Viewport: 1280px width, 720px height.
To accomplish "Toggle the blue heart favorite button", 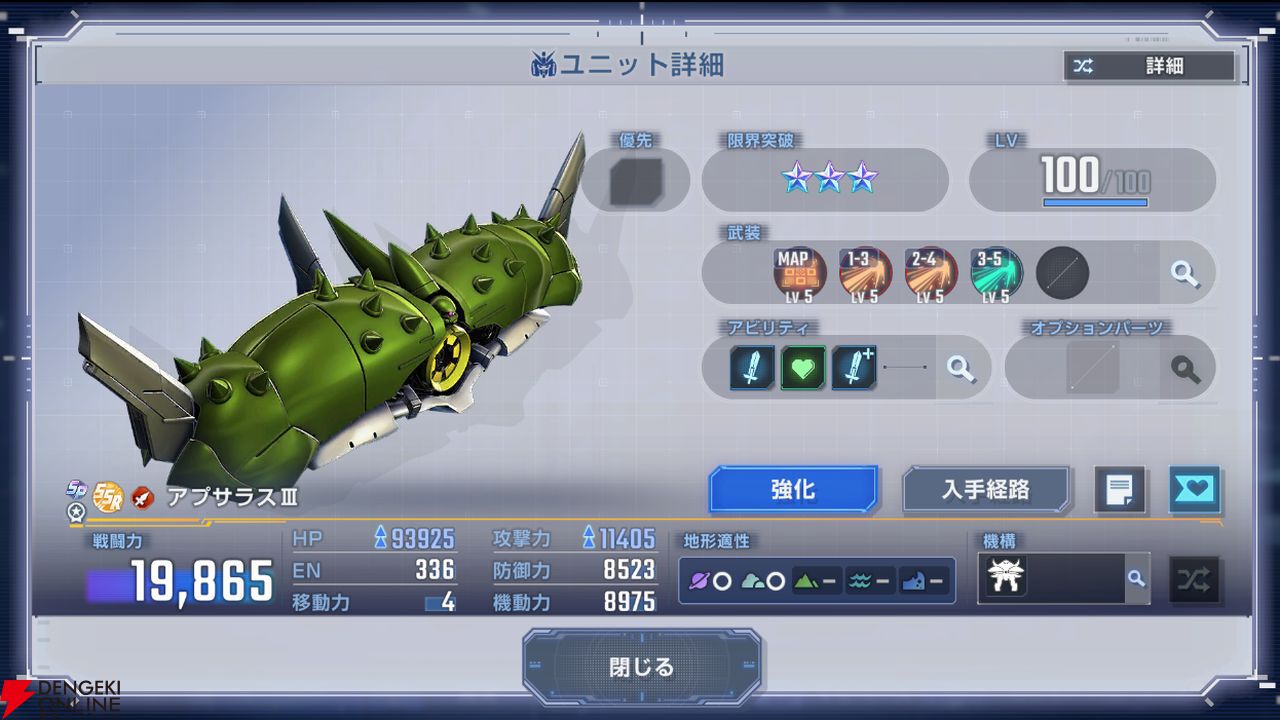I will click(1194, 490).
